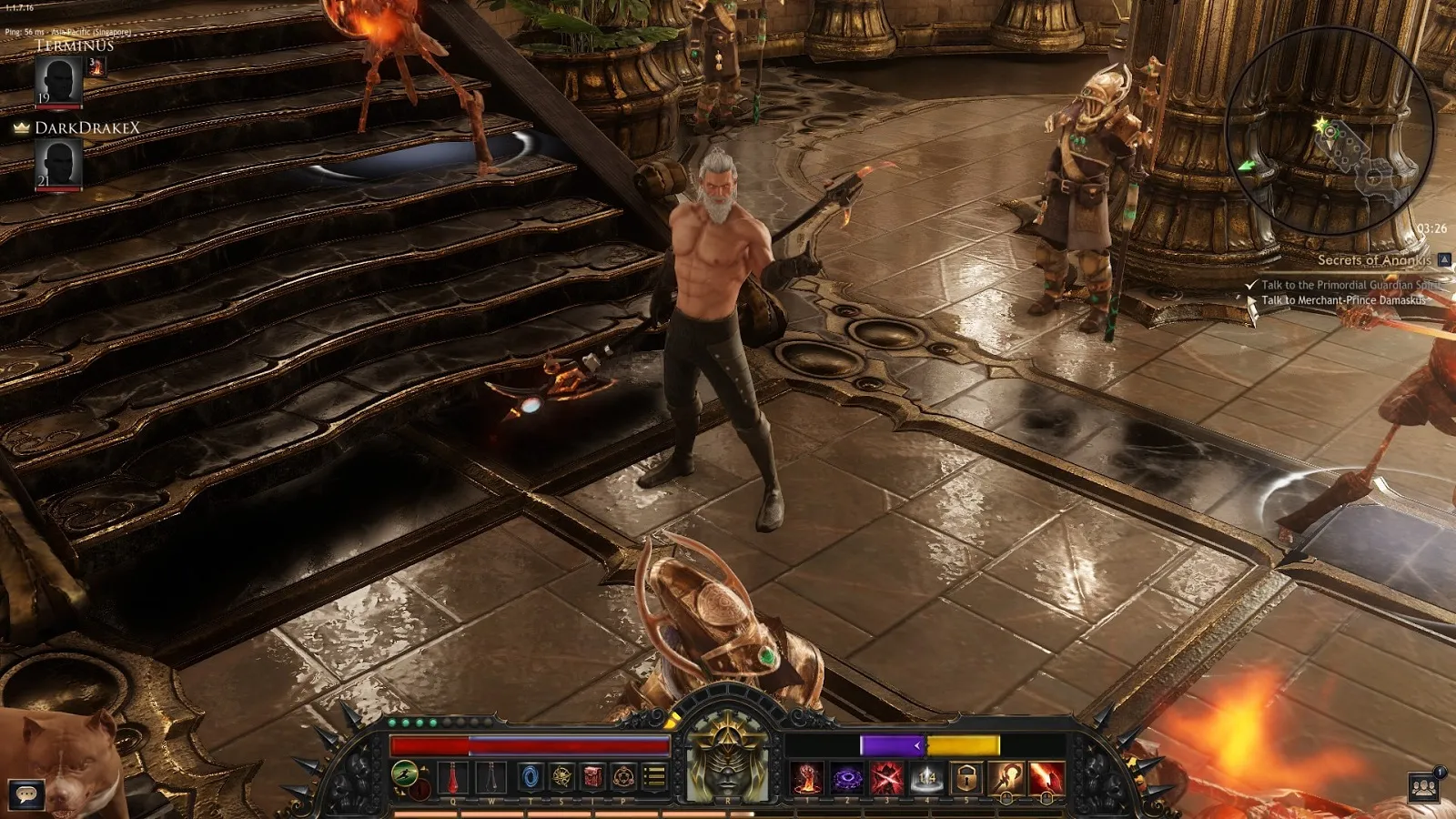Viewport: 1456px width, 819px height.
Task: Activate the white light pillar skill
Action: [927, 779]
